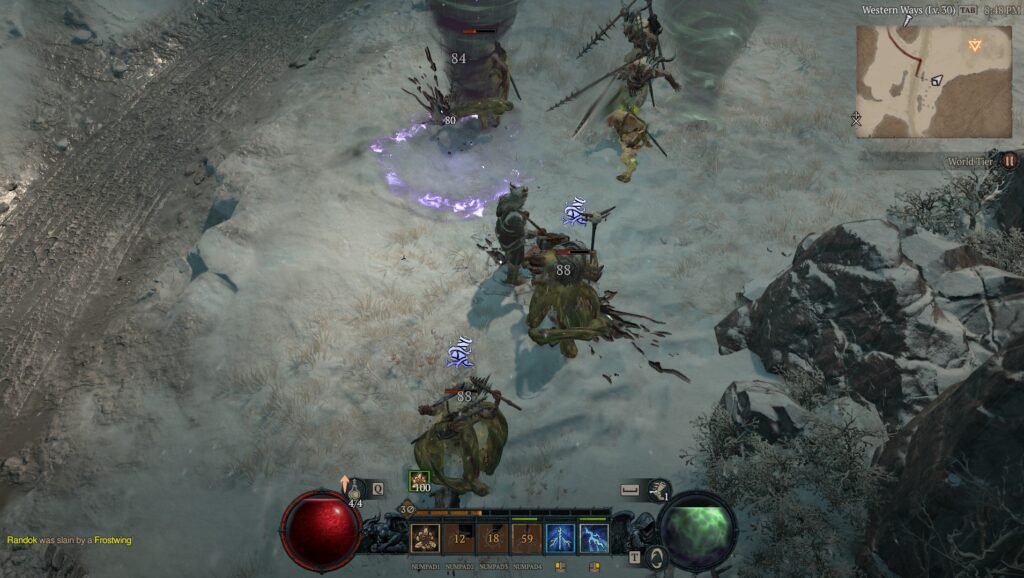Cast the blue lightning spear skill
1024x578 pixels.
(x=560, y=539)
